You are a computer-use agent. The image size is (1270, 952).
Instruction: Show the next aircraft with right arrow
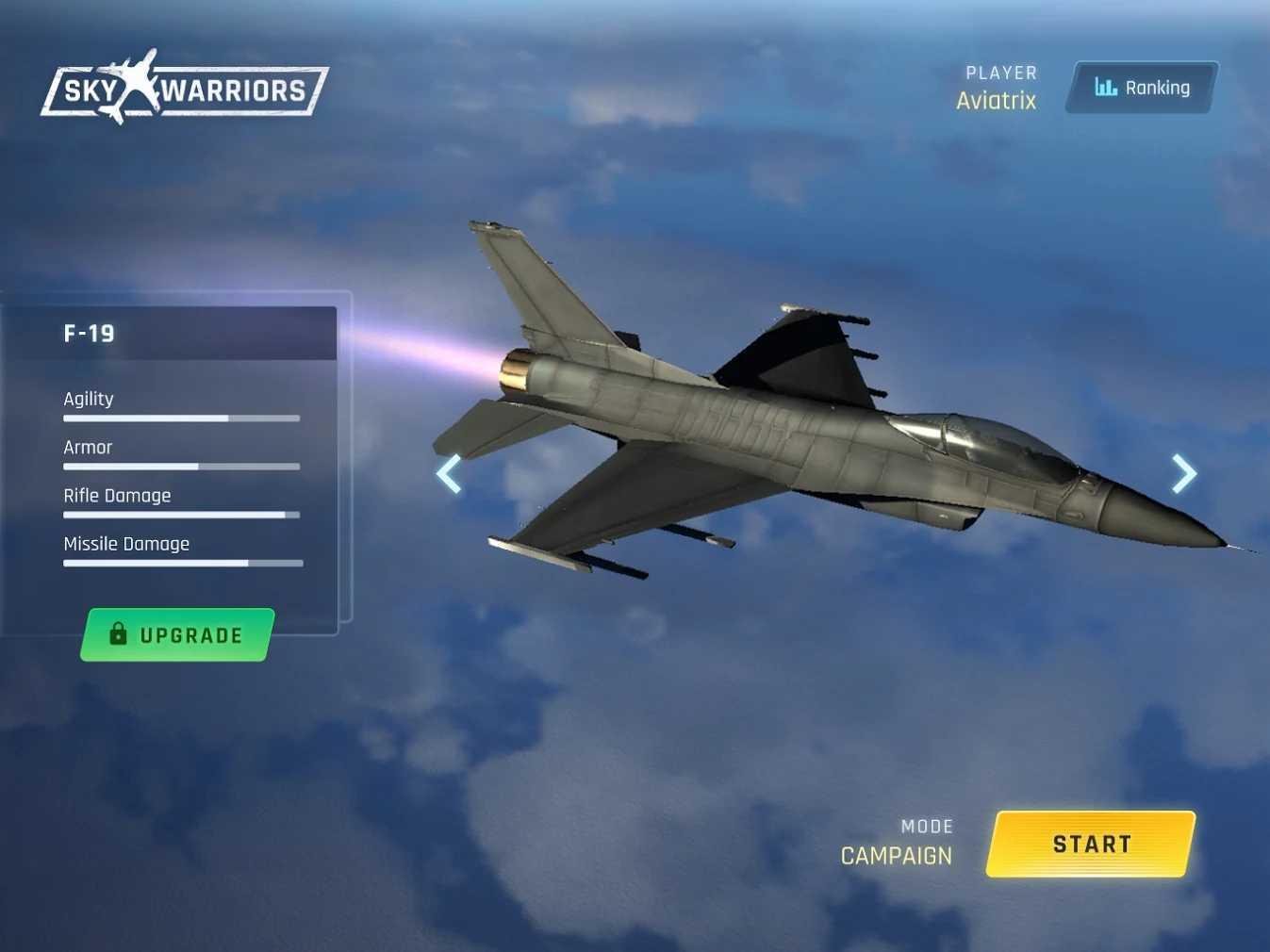pyautogui.click(x=1184, y=473)
